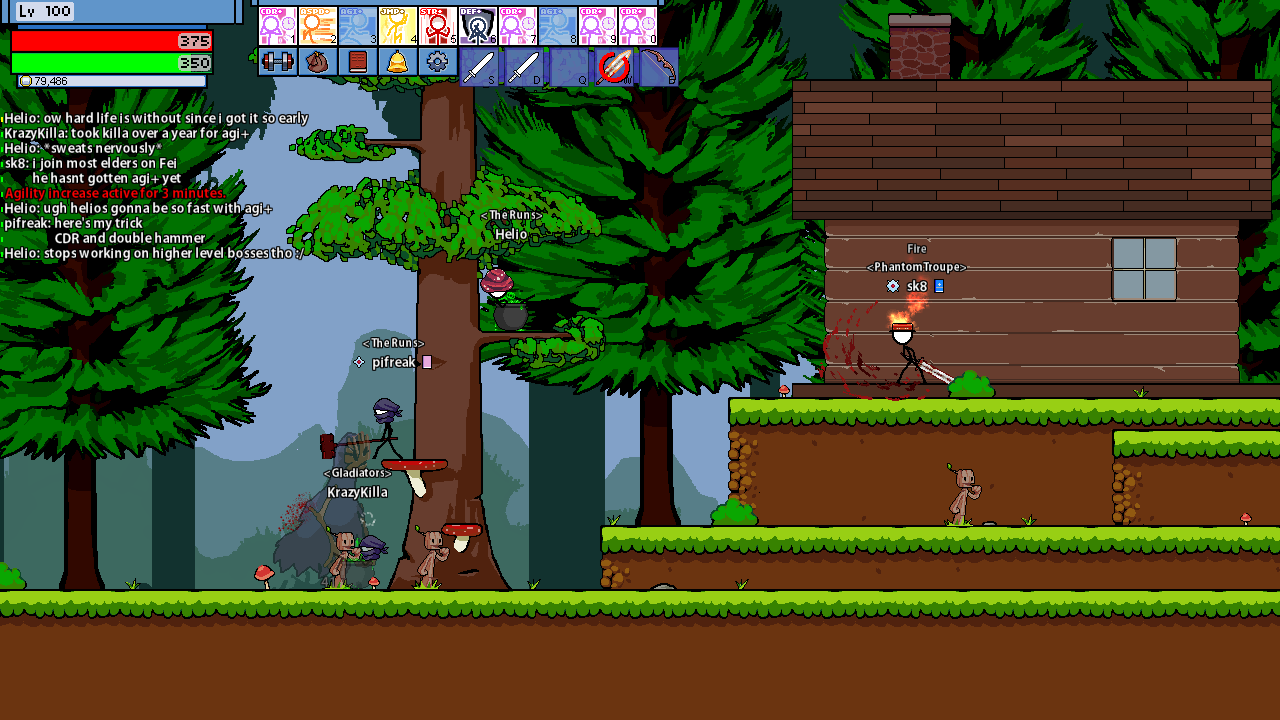1280x720 pixels.
Task: Select the bow skill slot
Action: coord(658,67)
